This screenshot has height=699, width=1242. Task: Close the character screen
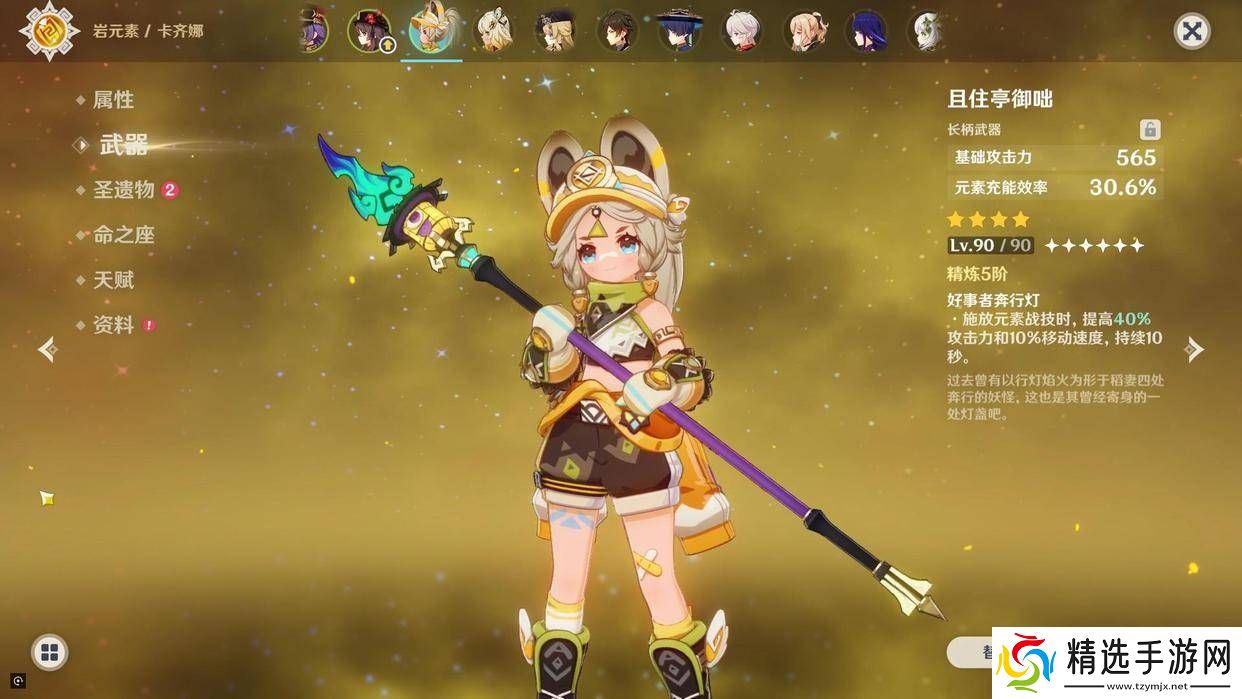tap(1191, 31)
